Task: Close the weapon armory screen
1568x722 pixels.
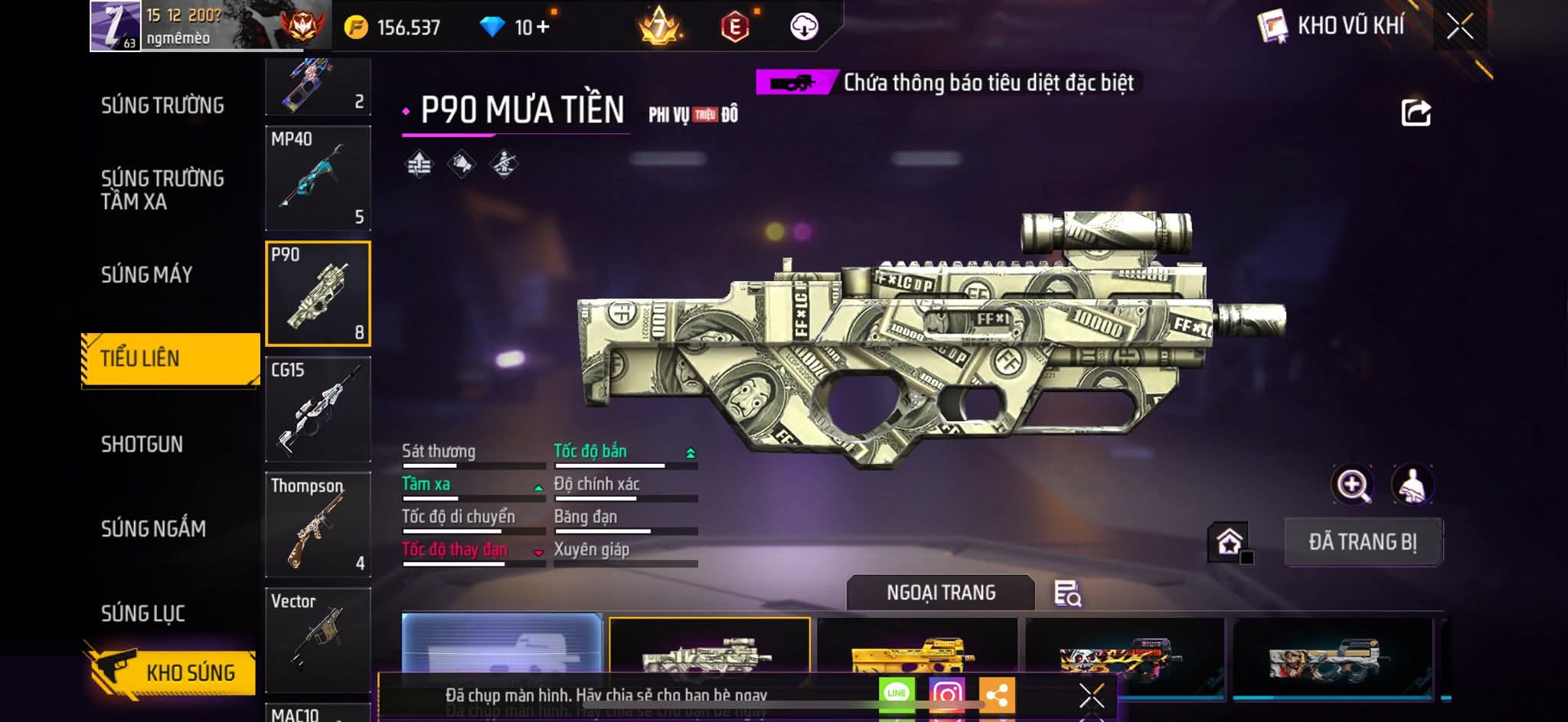Action: 1459,27
